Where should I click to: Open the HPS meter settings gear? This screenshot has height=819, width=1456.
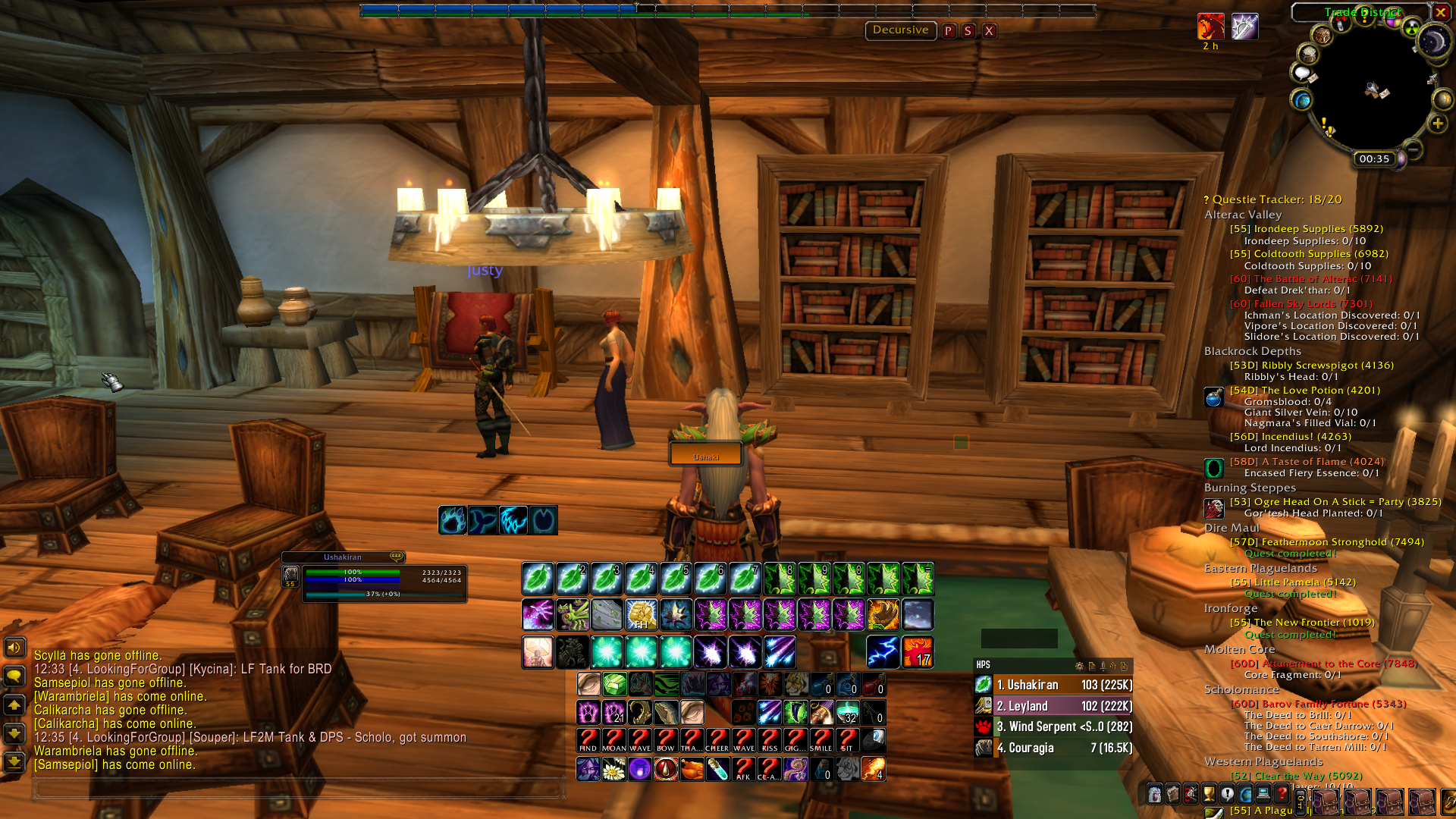(1079, 666)
